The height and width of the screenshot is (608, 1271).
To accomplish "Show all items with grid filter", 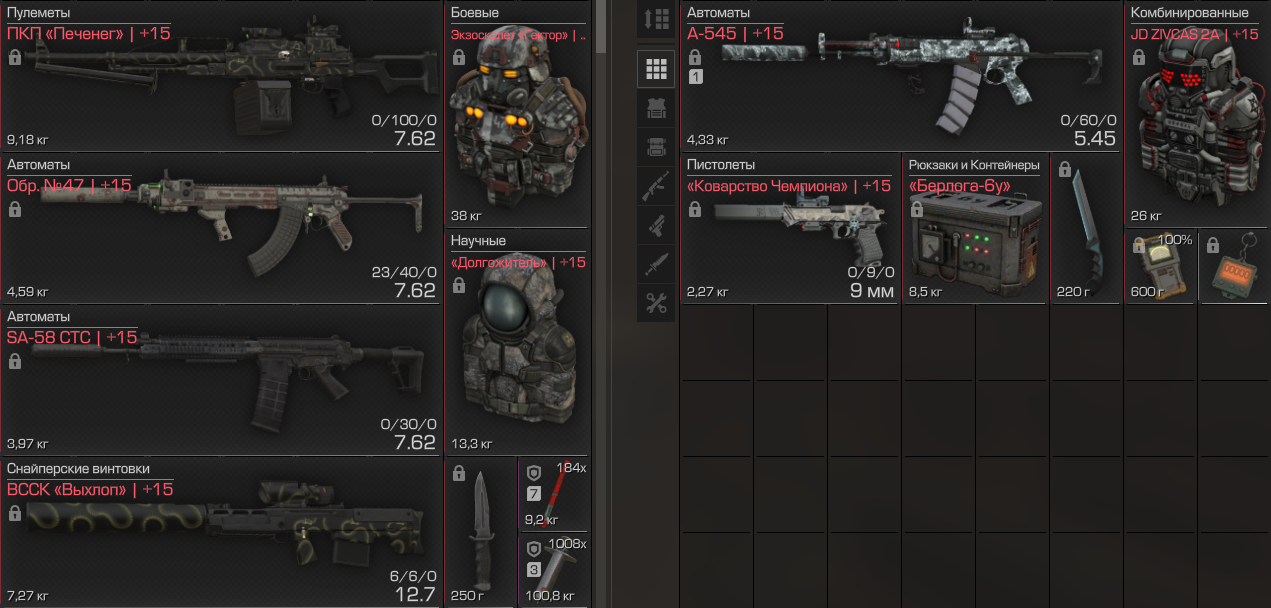I will (657, 69).
